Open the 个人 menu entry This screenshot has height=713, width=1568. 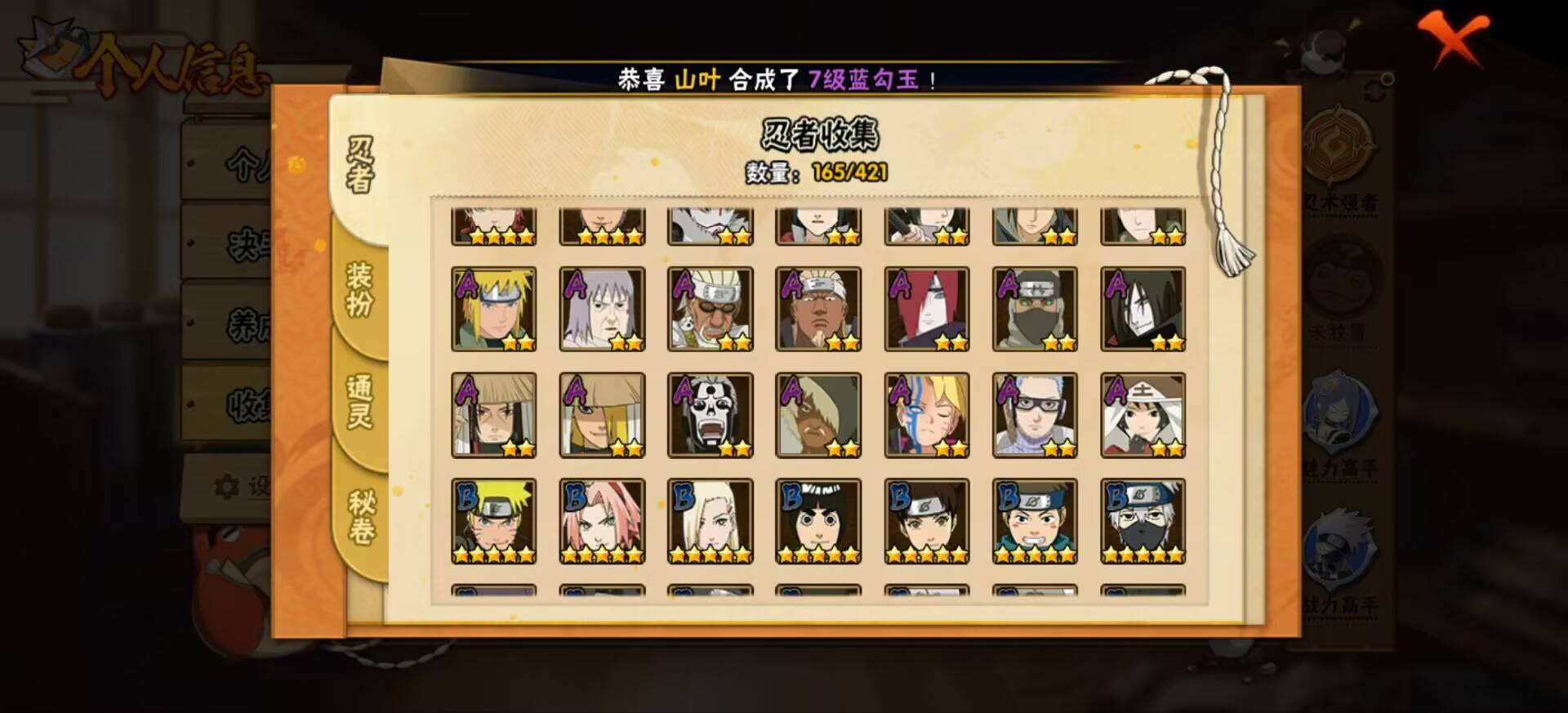click(245, 163)
